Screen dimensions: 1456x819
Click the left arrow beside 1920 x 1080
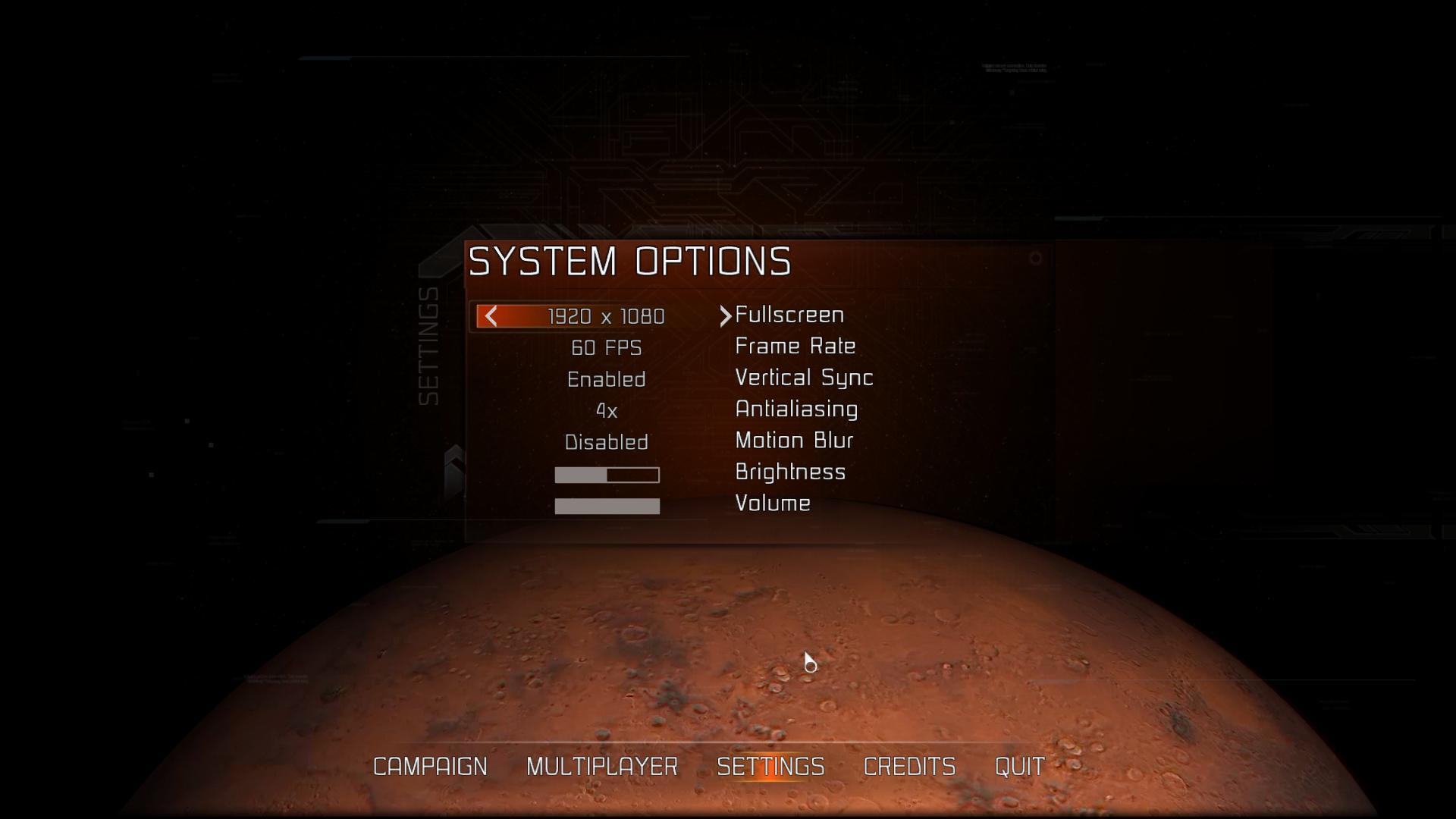491,316
